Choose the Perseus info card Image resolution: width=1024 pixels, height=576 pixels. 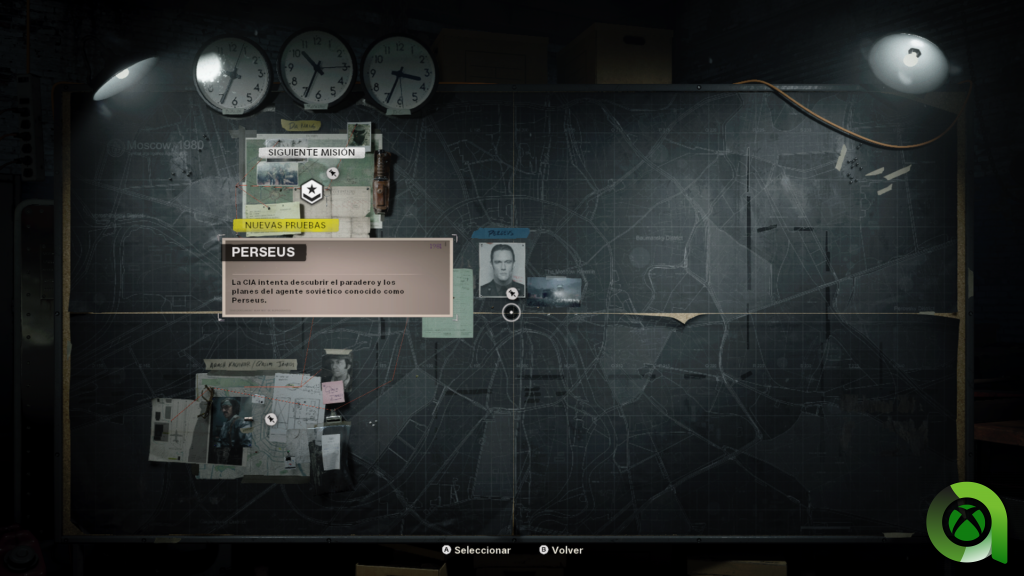336,278
